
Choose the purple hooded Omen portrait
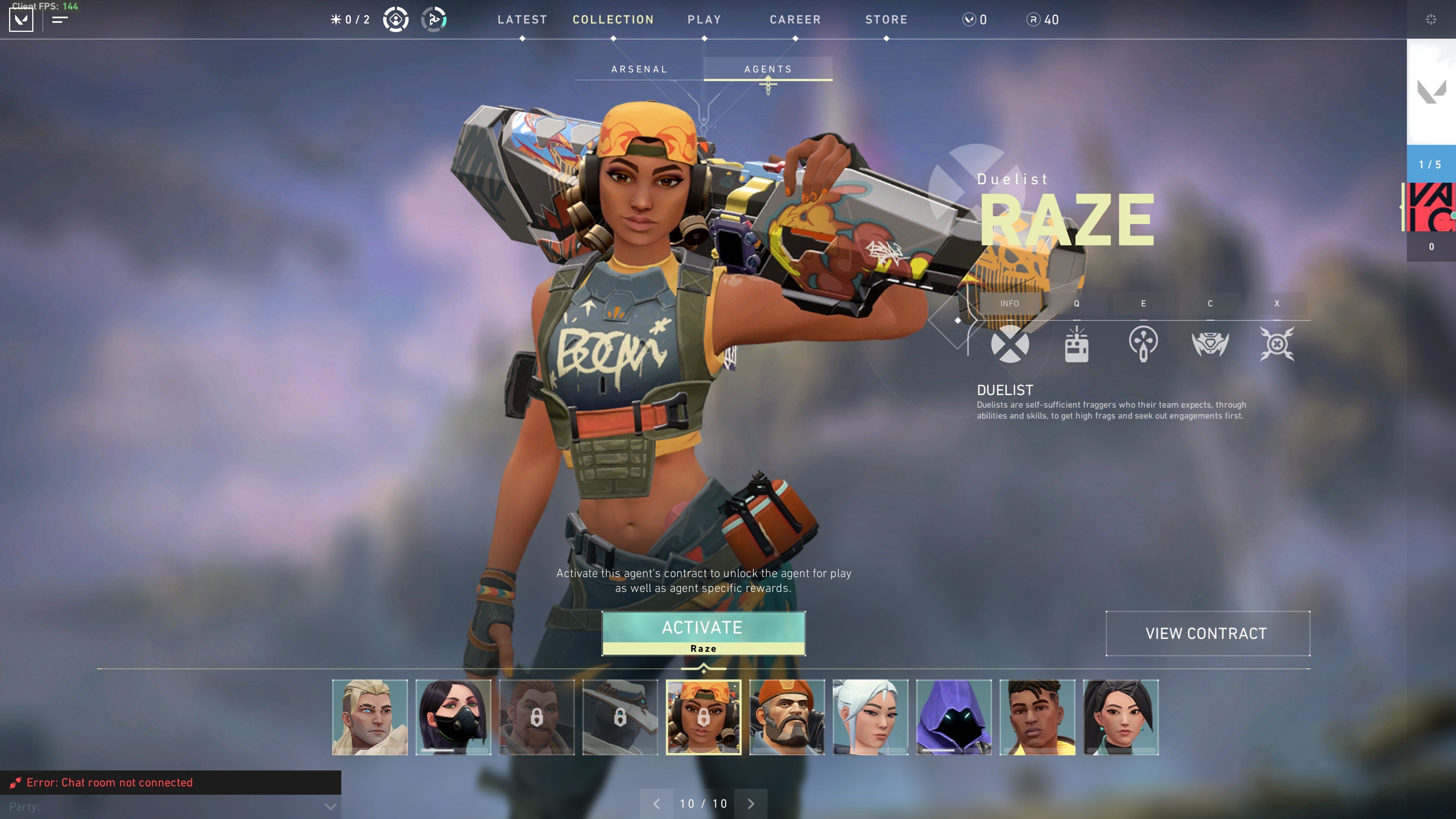954,717
